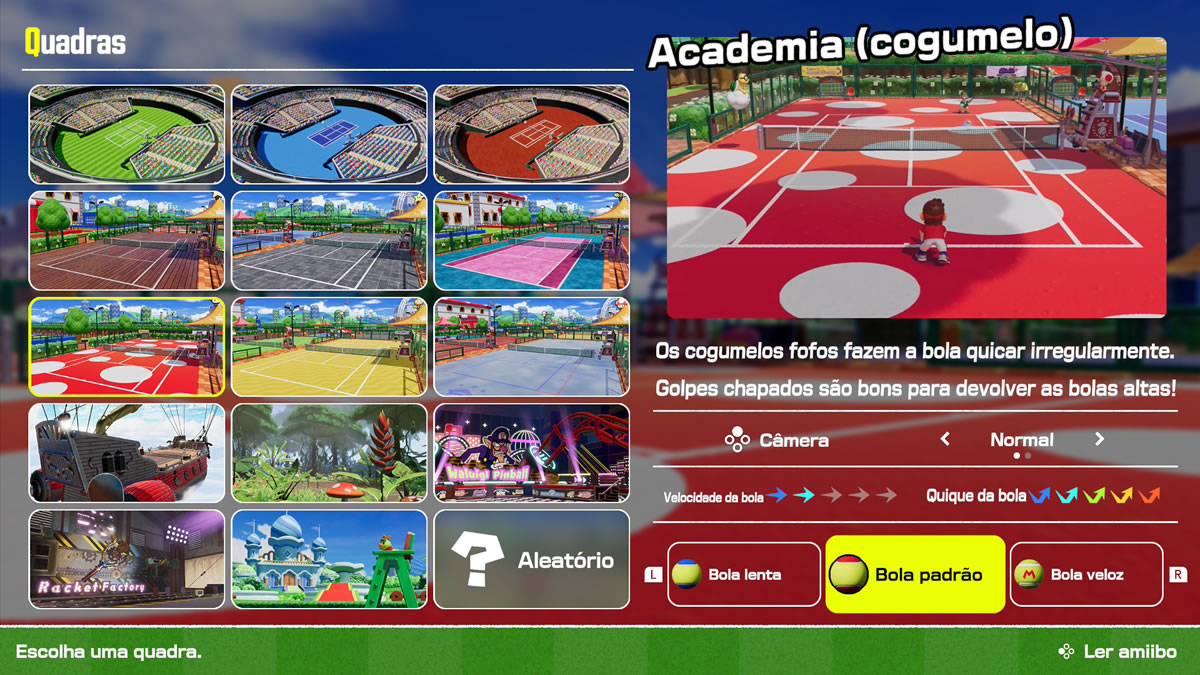
Task: Pick the red clay stadium court
Action: pyautogui.click(x=531, y=134)
